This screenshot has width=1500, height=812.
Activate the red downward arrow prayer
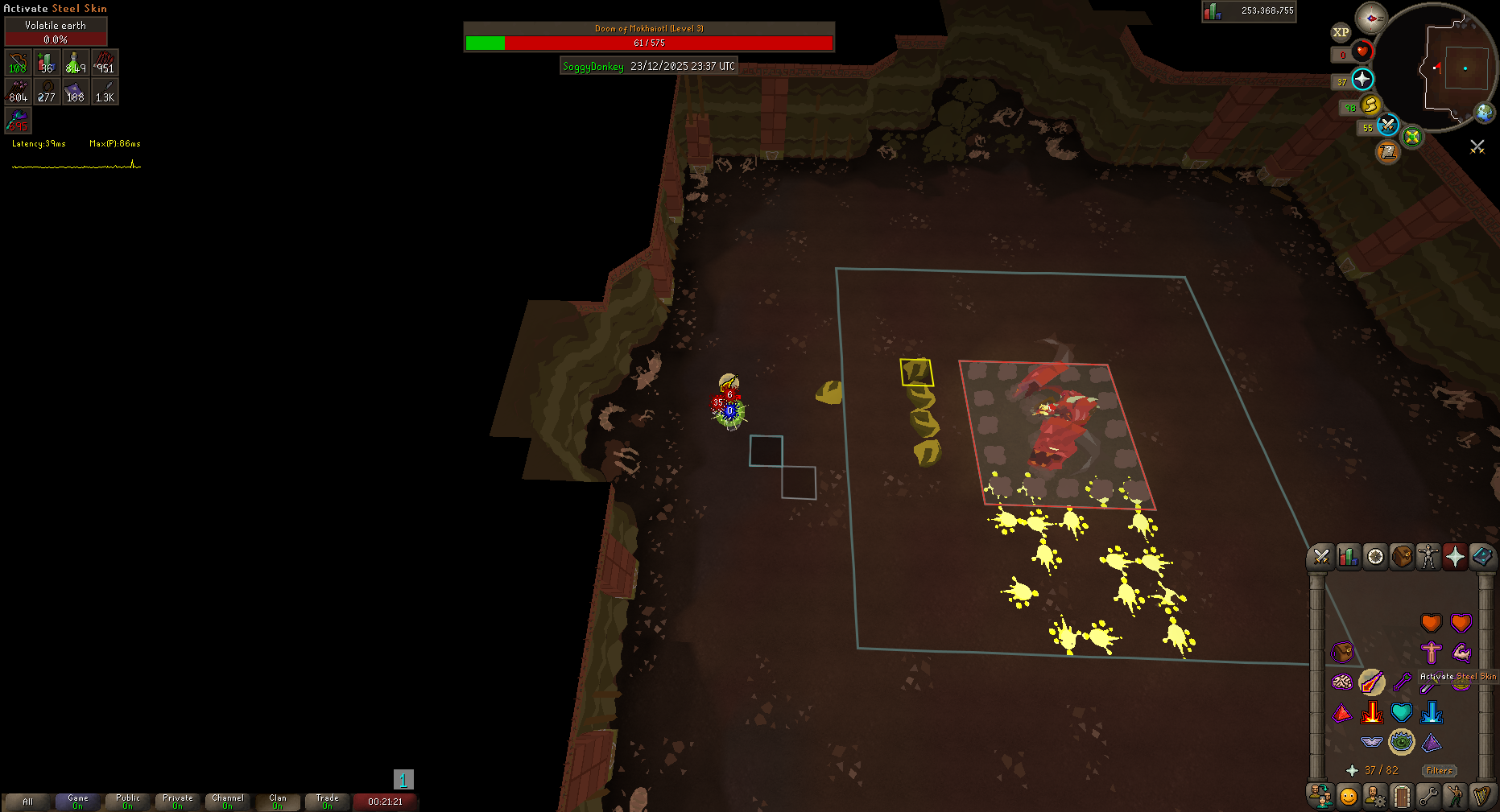(x=1371, y=712)
